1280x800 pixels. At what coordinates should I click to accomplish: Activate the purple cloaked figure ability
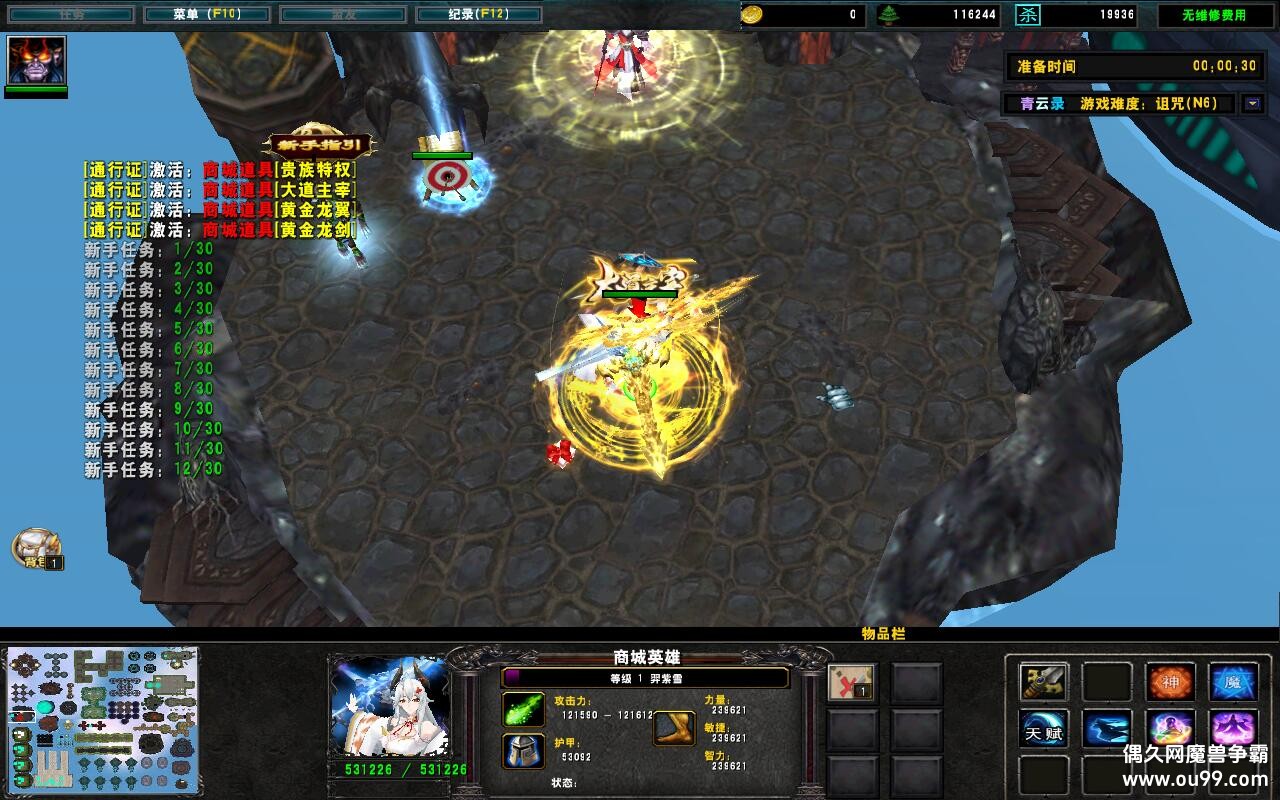(1233, 729)
